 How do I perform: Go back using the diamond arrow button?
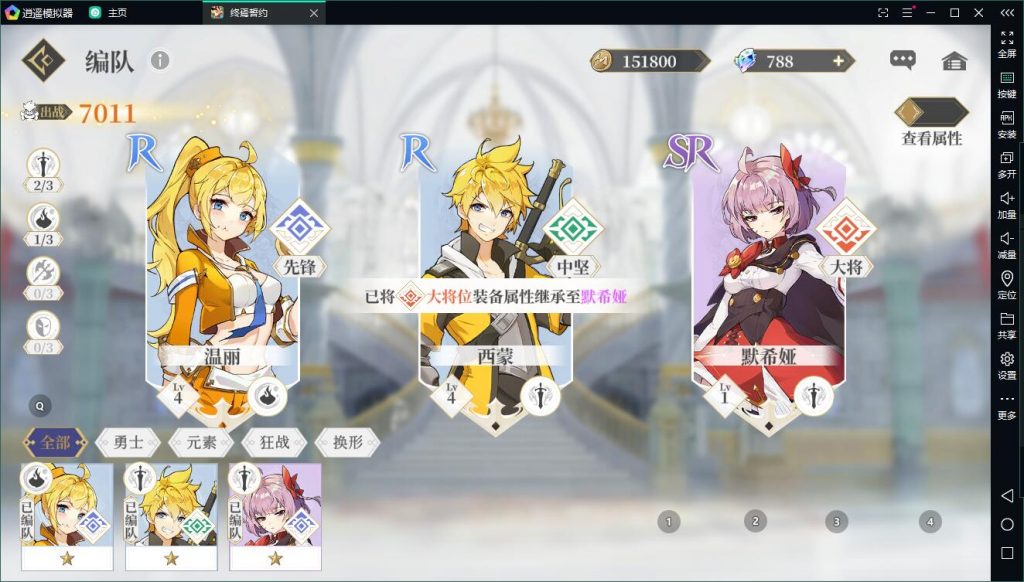coord(43,60)
